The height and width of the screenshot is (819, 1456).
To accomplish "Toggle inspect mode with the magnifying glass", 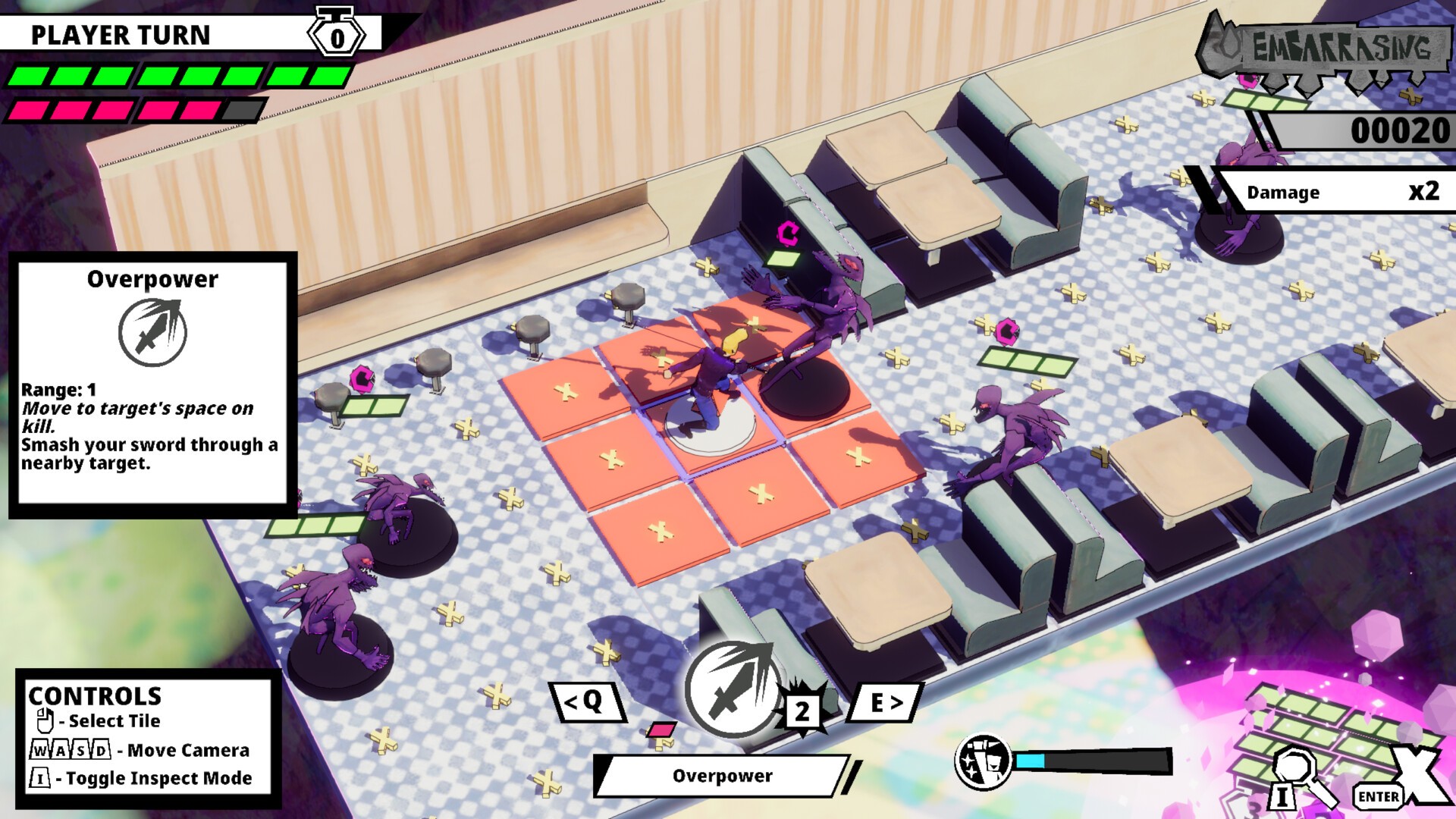I will coord(1299,777).
